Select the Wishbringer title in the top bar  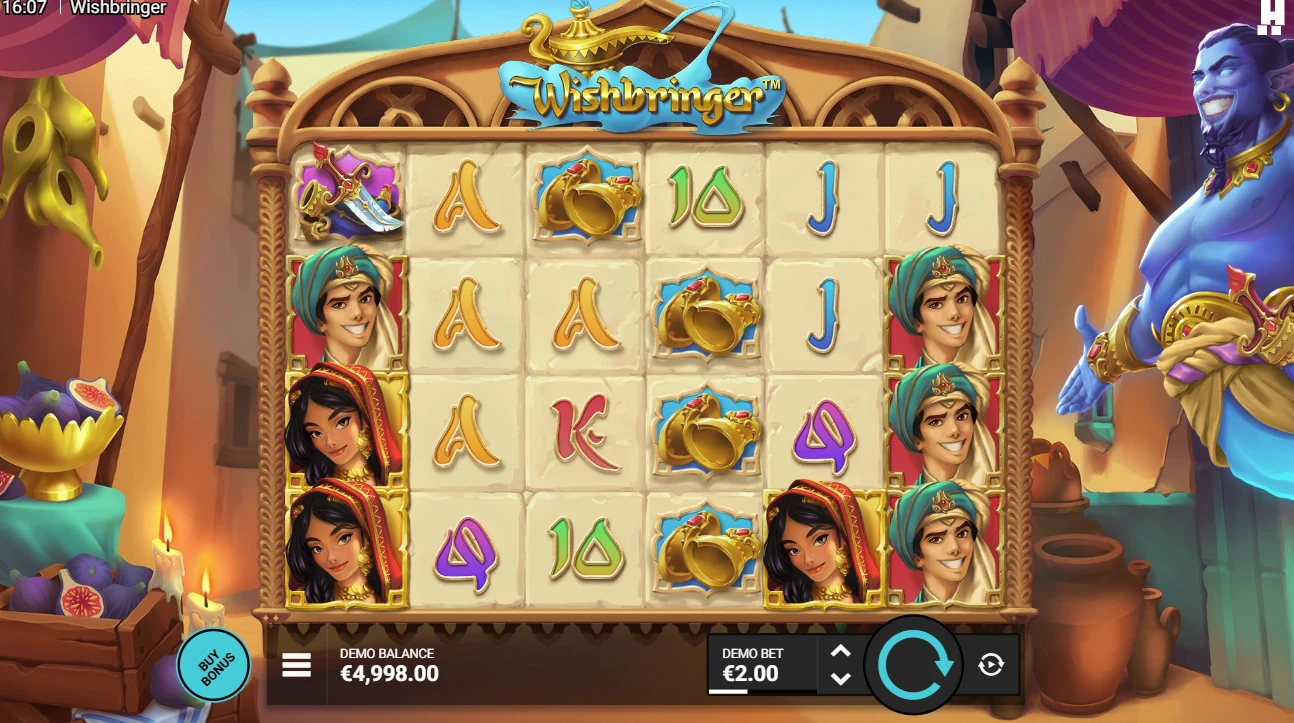pyautogui.click(x=117, y=8)
